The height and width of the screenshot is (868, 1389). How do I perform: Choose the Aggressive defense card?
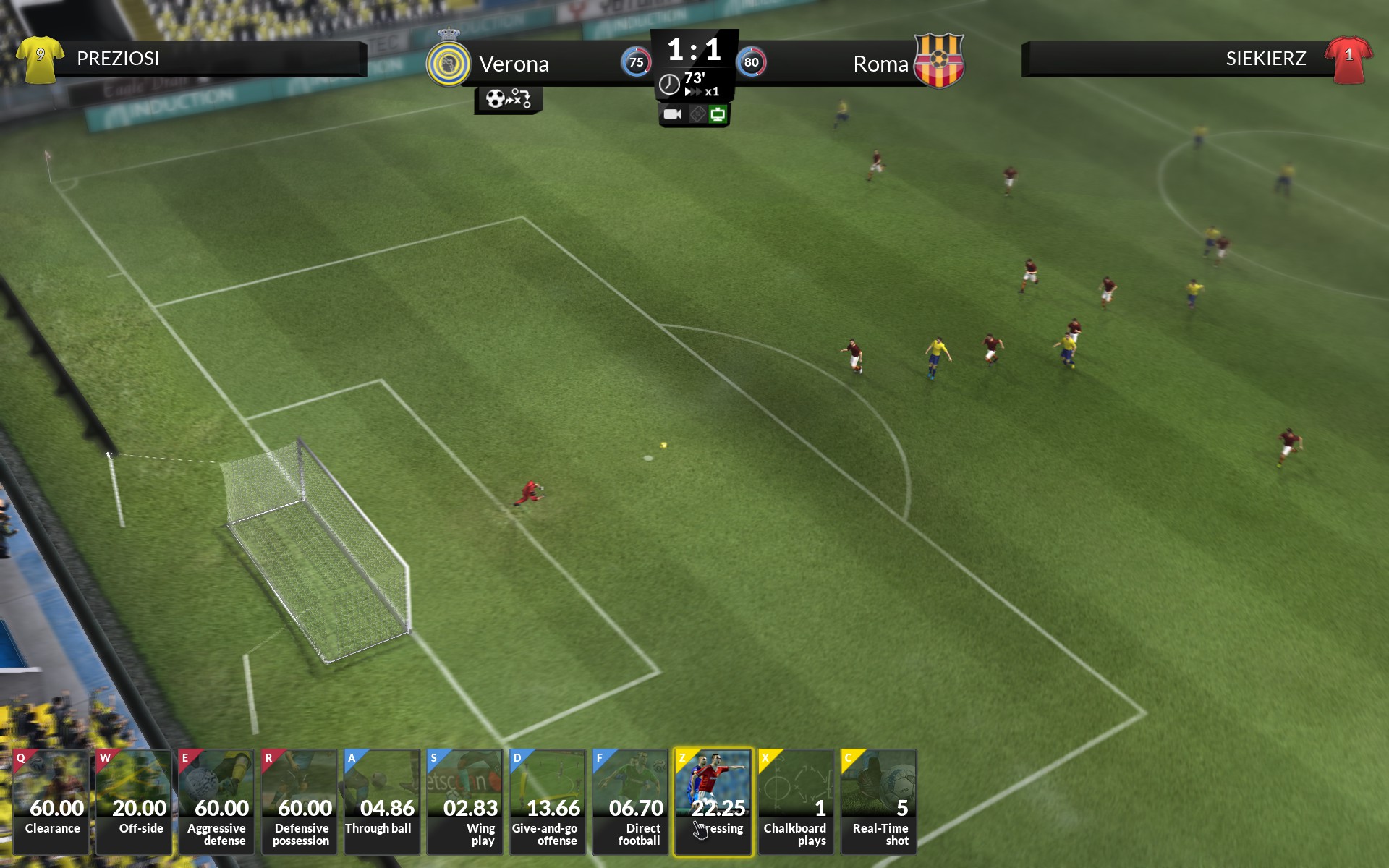tap(216, 801)
